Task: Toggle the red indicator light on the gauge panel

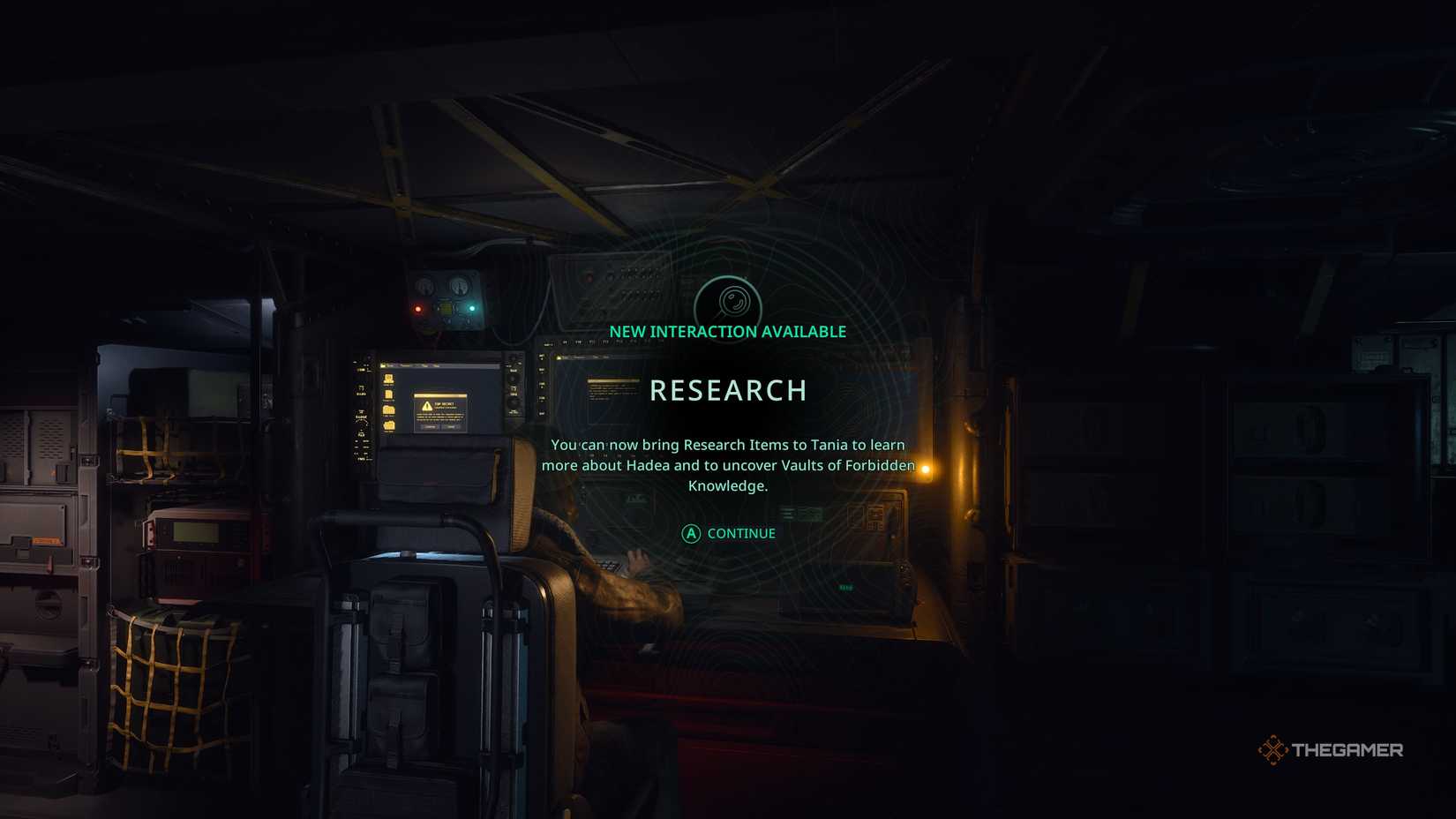Action: 418,309
